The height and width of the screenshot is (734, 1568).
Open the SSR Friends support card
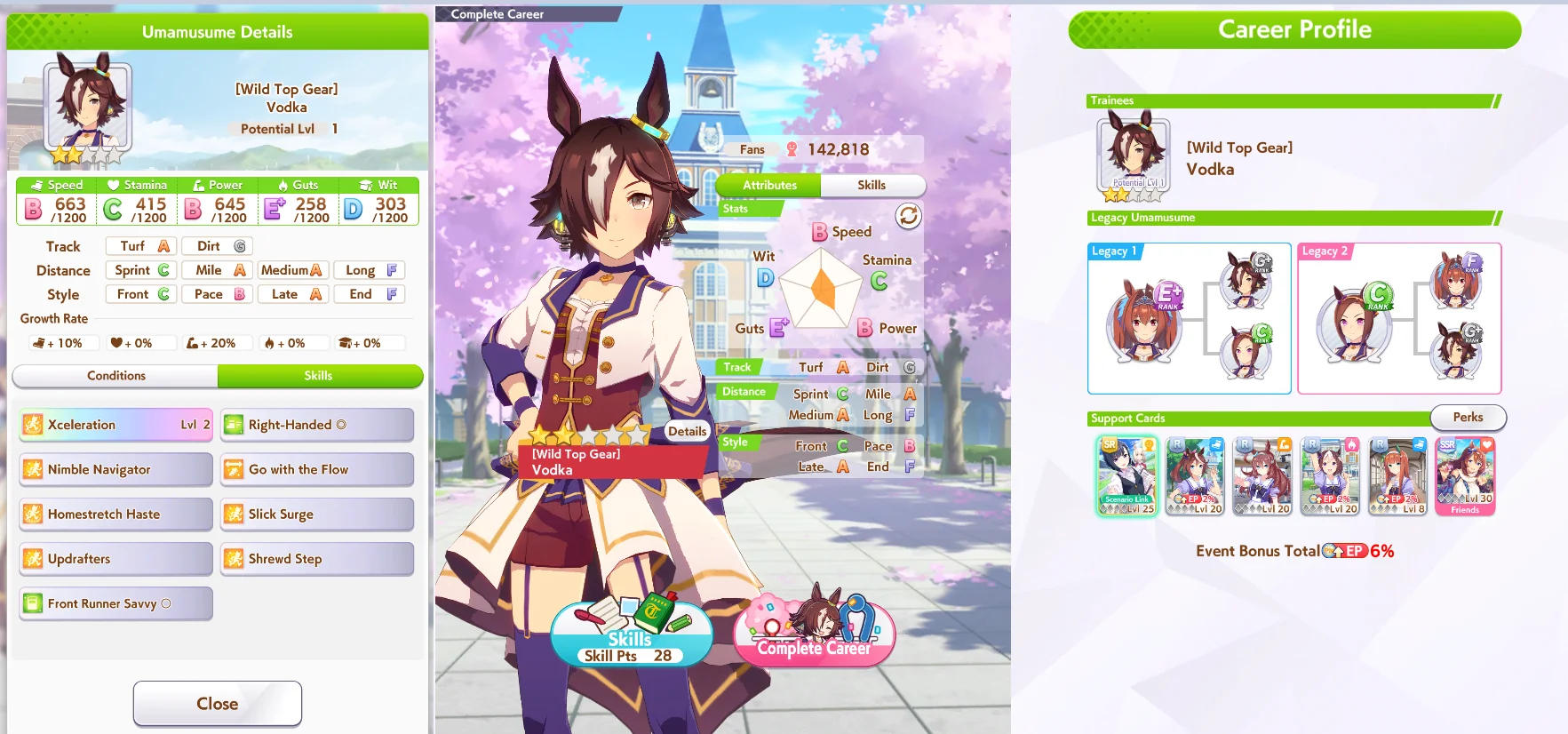point(1465,474)
